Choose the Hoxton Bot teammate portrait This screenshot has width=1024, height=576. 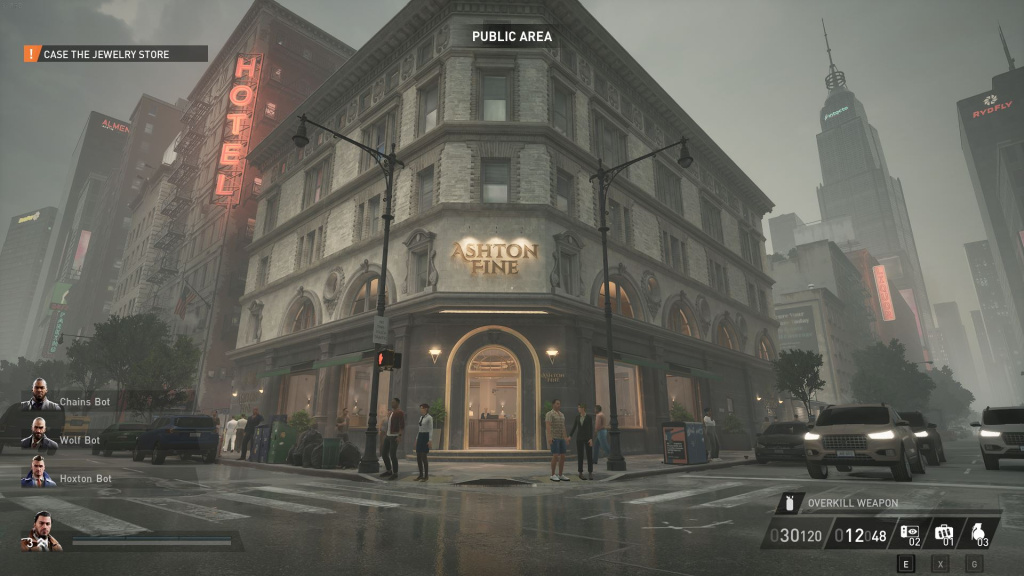pyautogui.click(x=39, y=472)
